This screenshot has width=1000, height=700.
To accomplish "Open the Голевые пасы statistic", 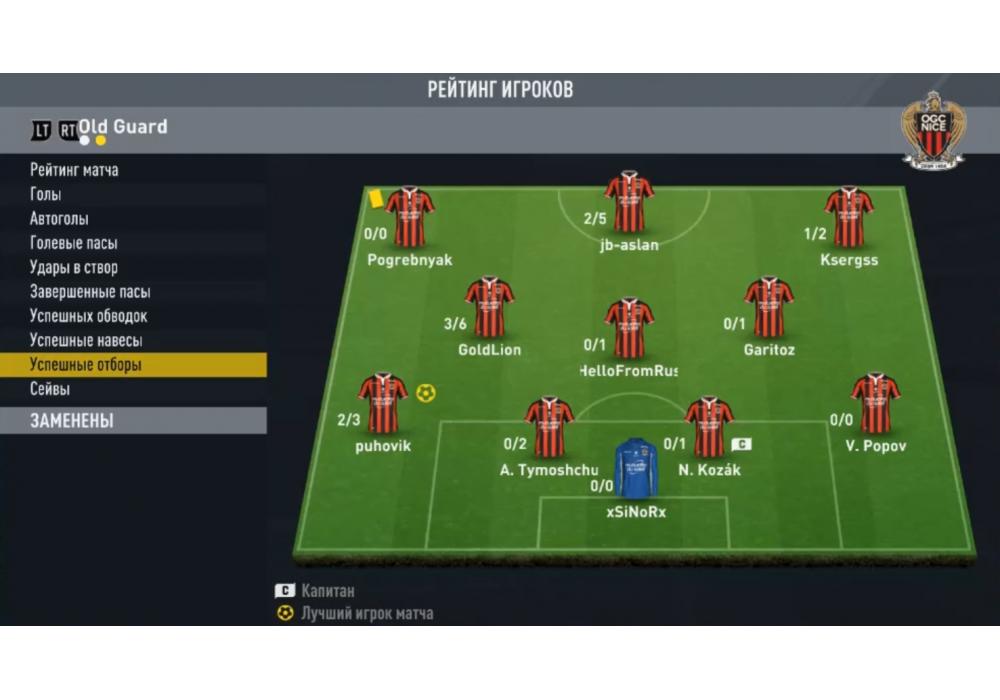I will 74,243.
